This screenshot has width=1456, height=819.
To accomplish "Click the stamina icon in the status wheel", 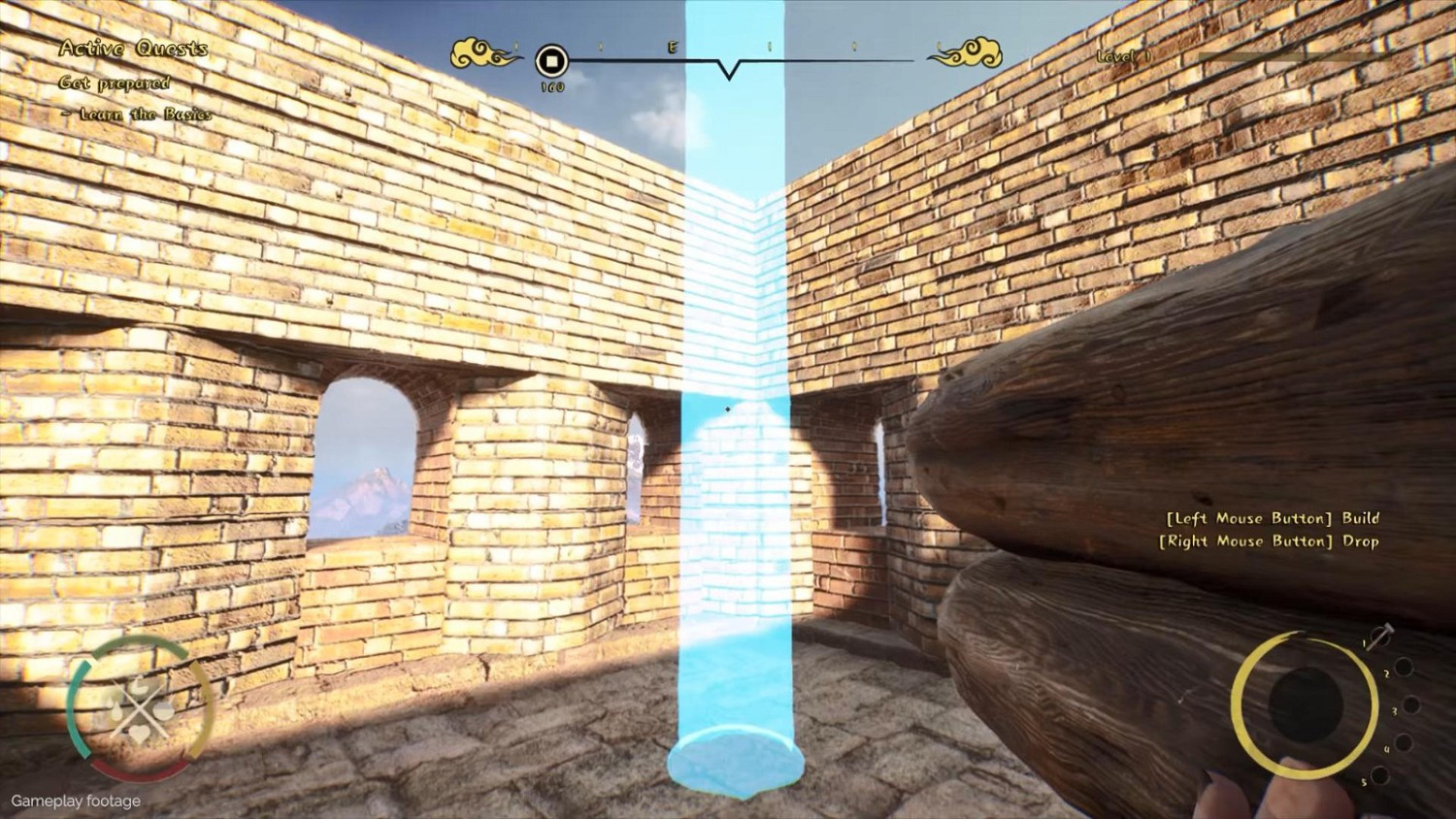I will coord(163,710).
